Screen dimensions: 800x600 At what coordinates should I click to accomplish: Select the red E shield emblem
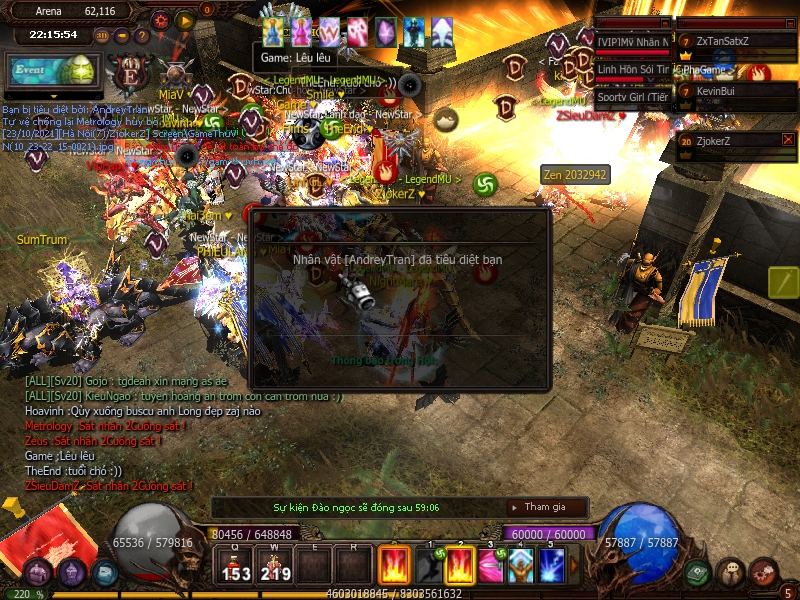[x=129, y=75]
